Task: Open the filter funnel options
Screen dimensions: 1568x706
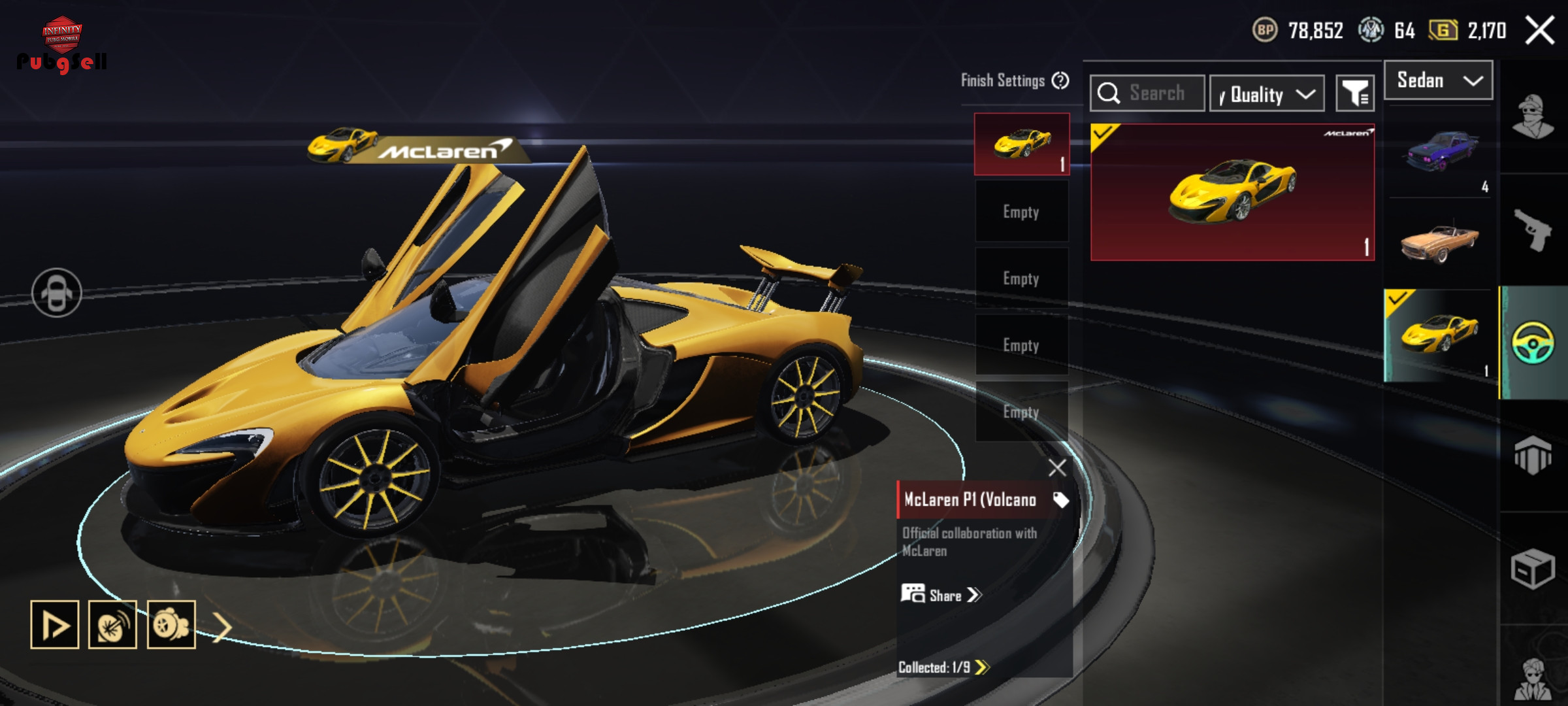Action: tap(1355, 94)
